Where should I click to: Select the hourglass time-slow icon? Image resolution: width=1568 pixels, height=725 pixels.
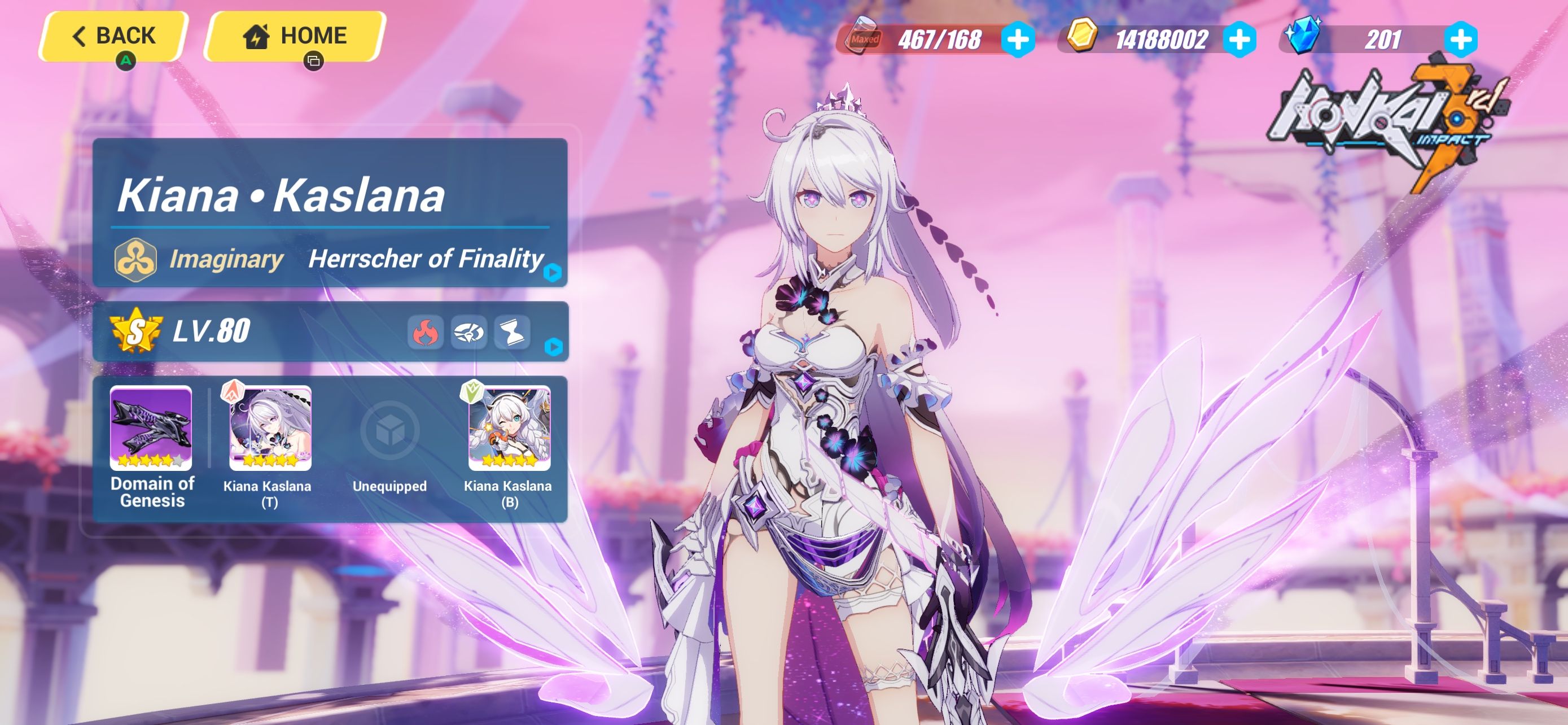coord(512,332)
